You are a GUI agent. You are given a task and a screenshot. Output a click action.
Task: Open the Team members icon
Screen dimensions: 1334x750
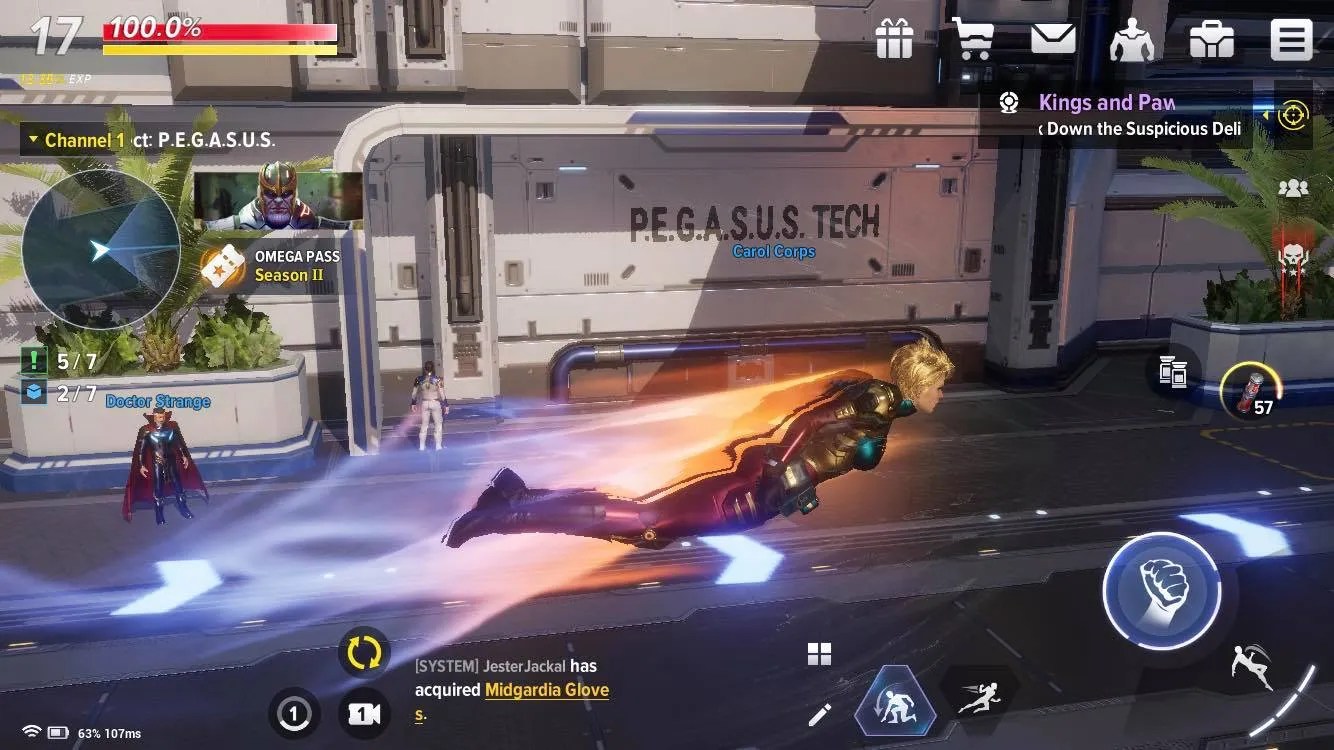(x=1294, y=188)
